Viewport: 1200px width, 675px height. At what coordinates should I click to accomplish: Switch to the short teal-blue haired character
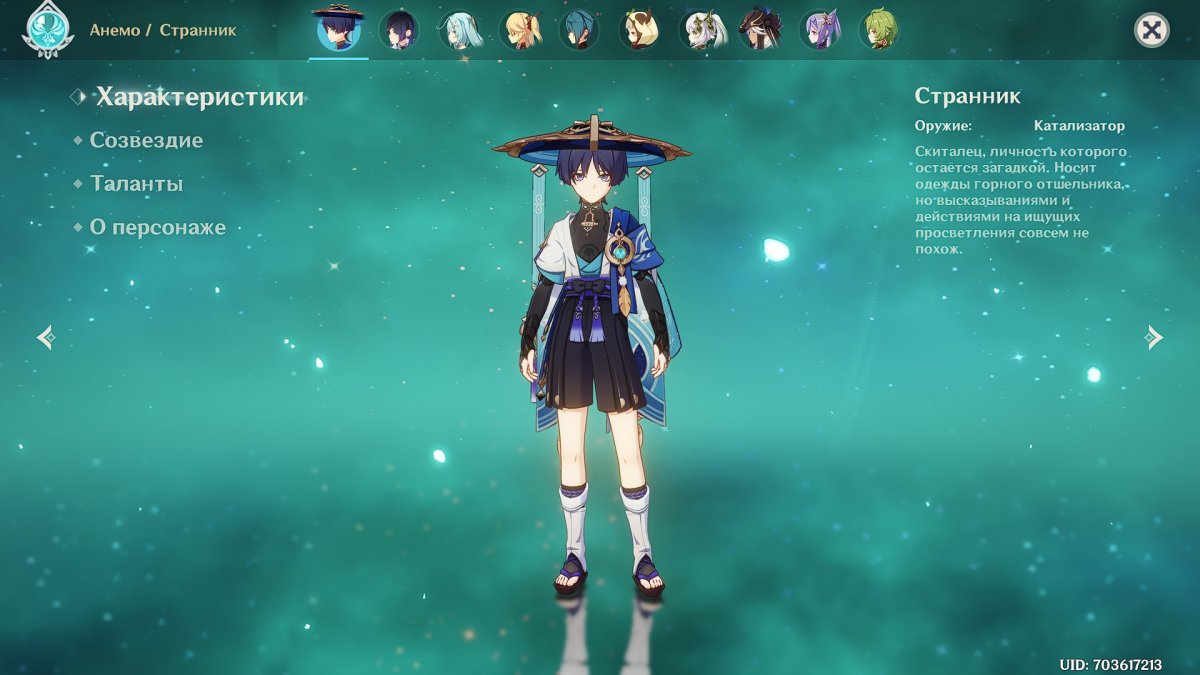pos(579,30)
